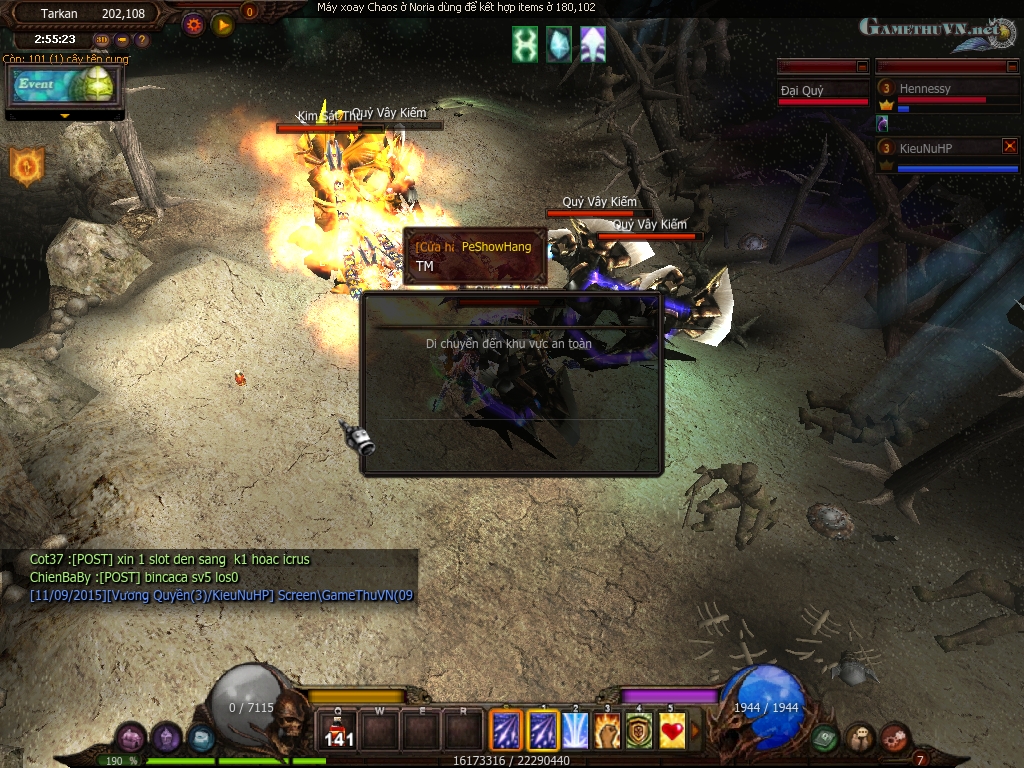Show more skills with hotbar arrow

tap(696, 731)
